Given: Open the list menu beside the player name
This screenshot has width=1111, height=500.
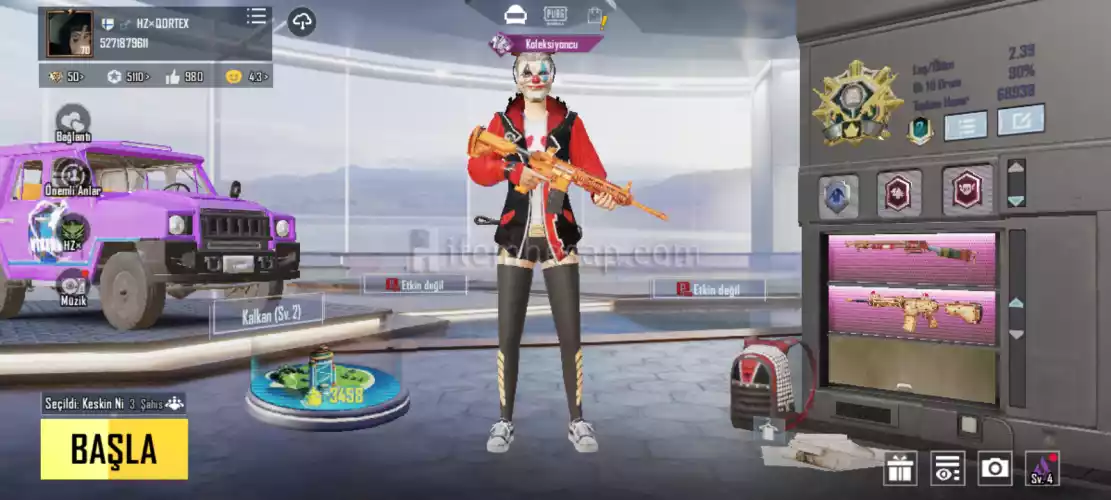Looking at the screenshot, I should tap(257, 17).
